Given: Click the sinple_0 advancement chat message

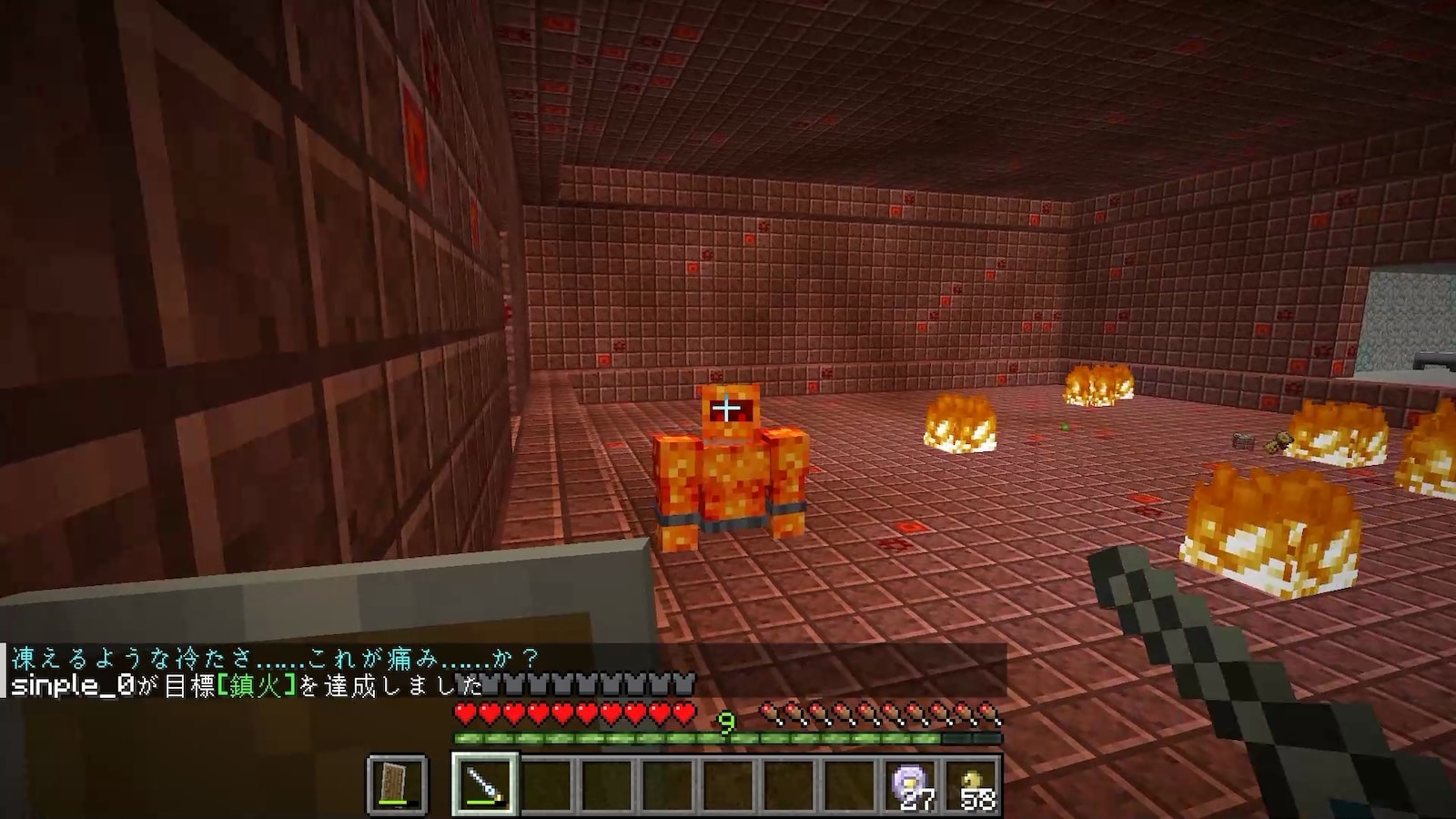Looking at the screenshot, I should (246, 685).
